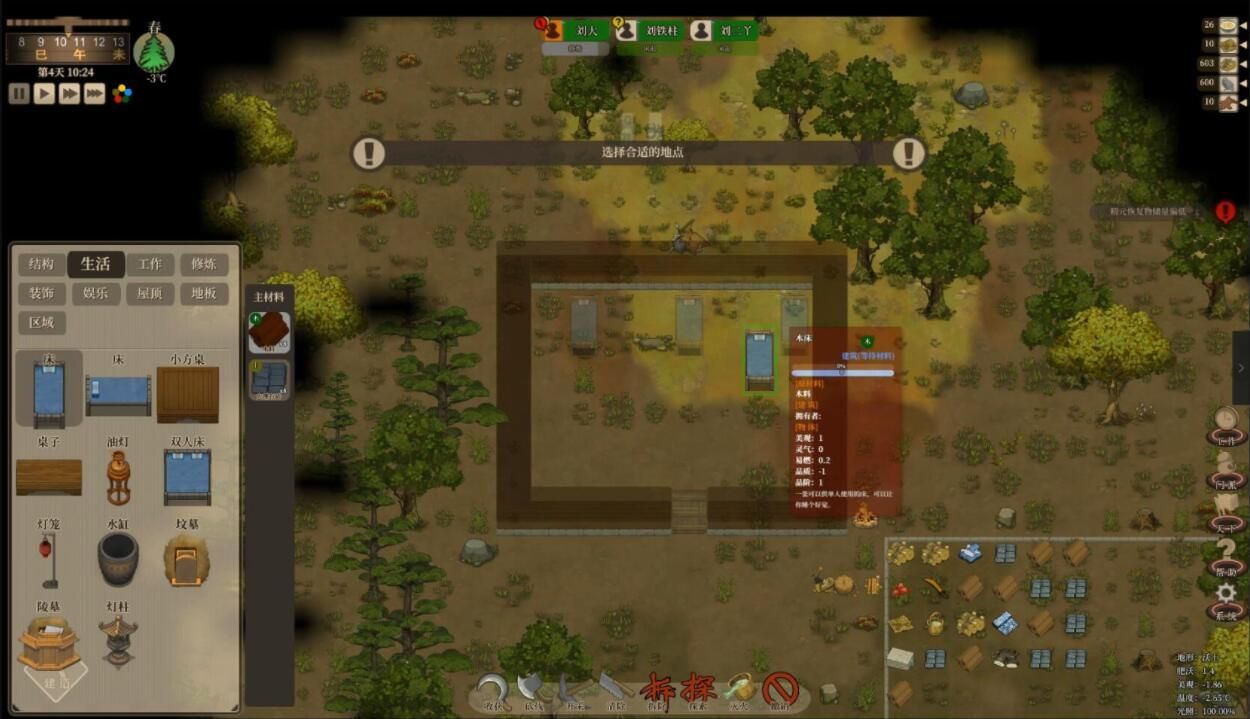1250x719 pixels.
Task: Set the game to fastest speed
Action: click(x=94, y=94)
